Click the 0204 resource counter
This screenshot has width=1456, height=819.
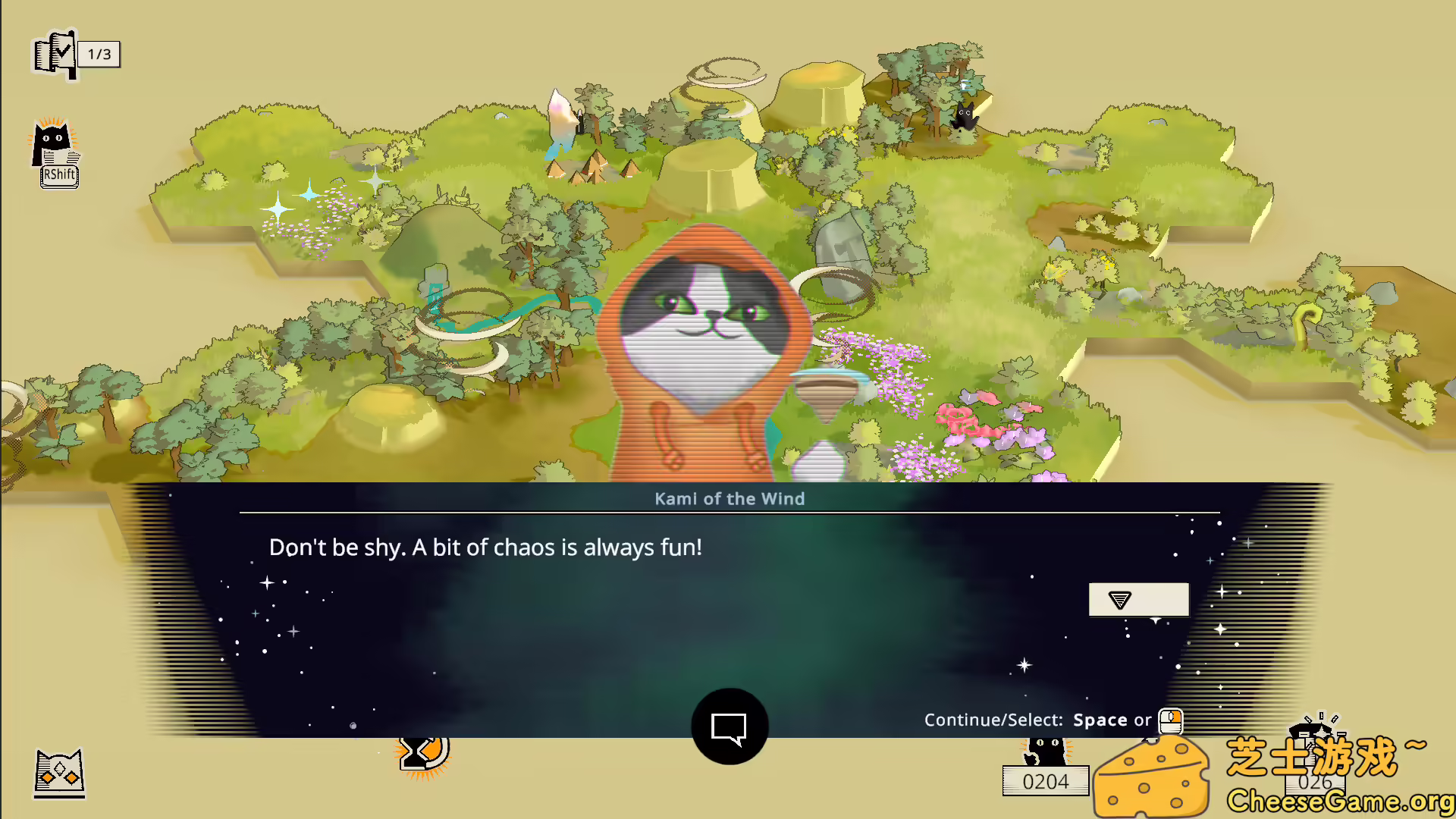click(1046, 781)
